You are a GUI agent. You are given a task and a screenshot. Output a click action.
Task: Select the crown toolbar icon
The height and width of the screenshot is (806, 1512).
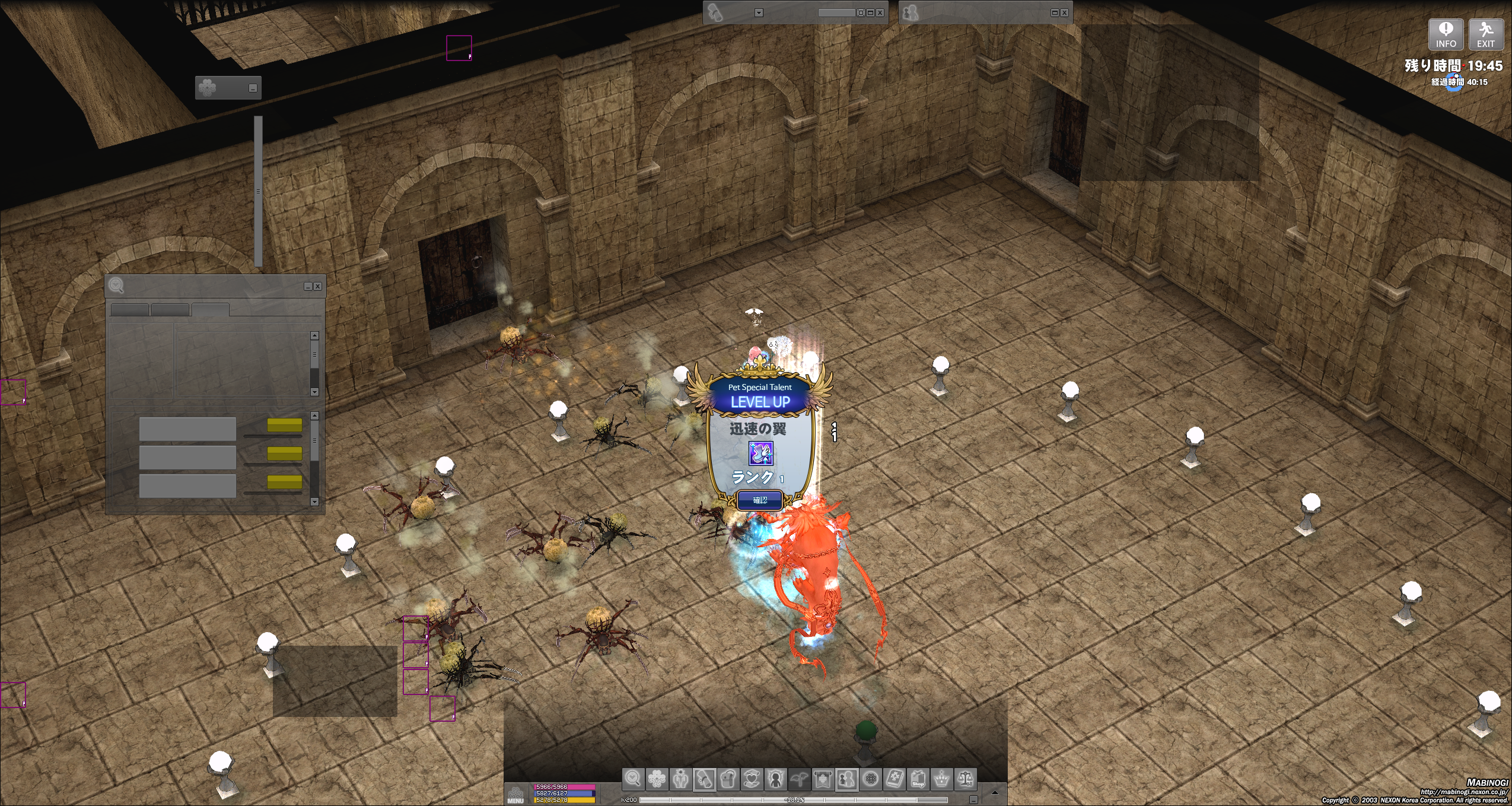click(941, 778)
